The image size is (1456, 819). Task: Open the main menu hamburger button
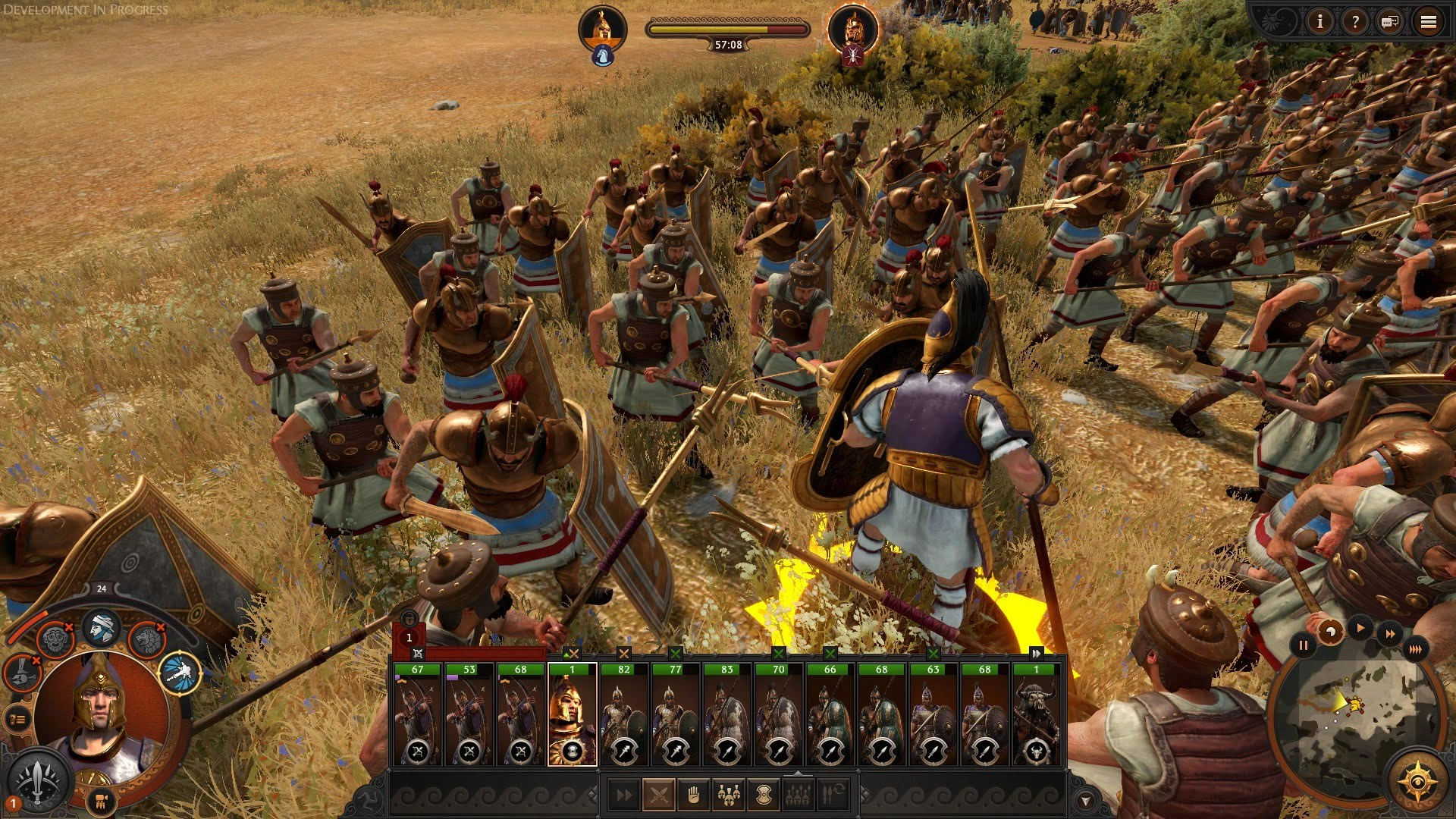point(1428,22)
